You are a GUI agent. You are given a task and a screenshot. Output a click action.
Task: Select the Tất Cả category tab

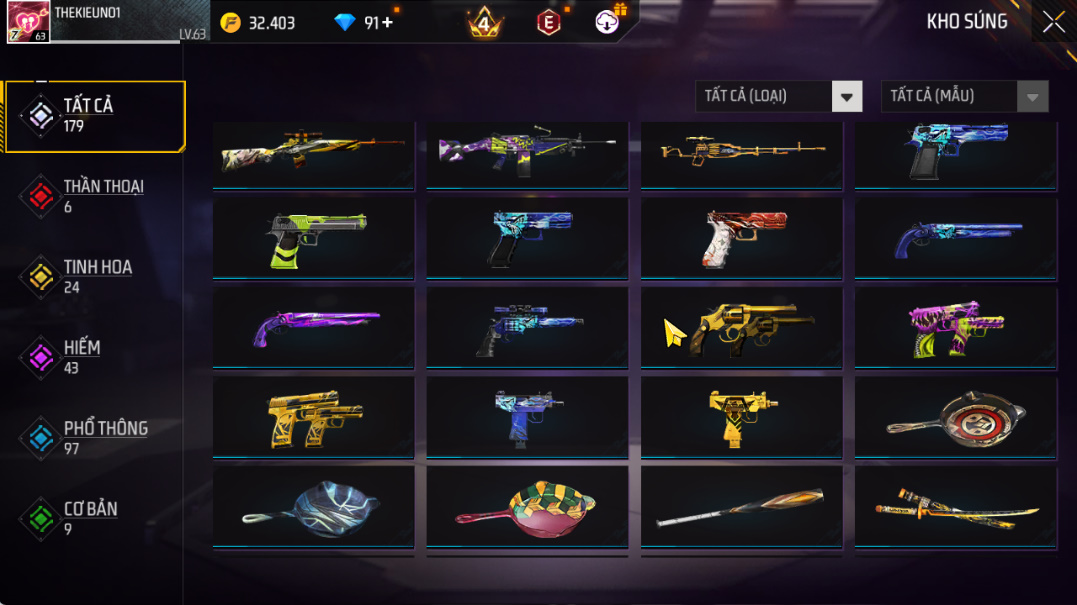pos(95,116)
